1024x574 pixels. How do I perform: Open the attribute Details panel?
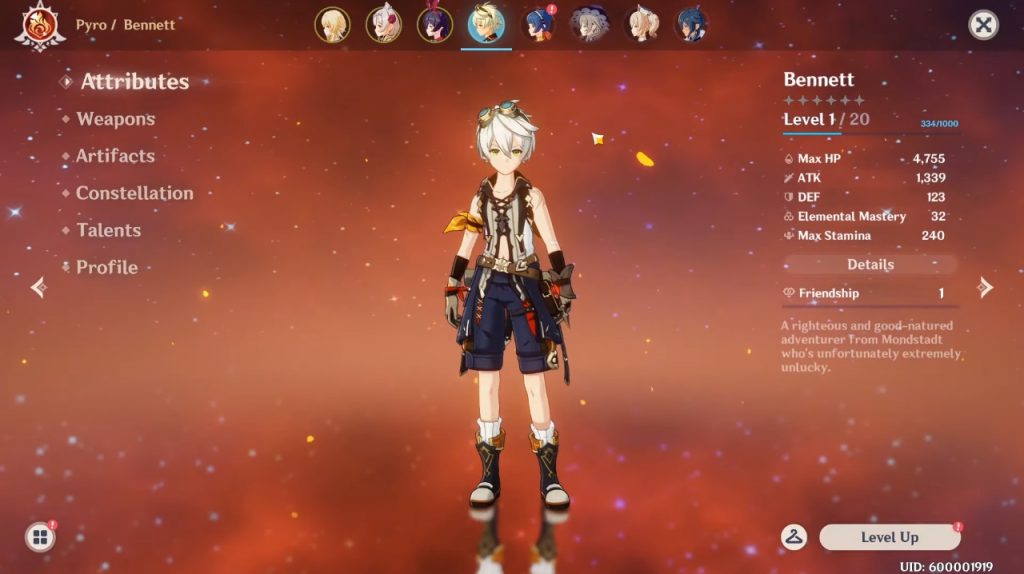tap(870, 265)
